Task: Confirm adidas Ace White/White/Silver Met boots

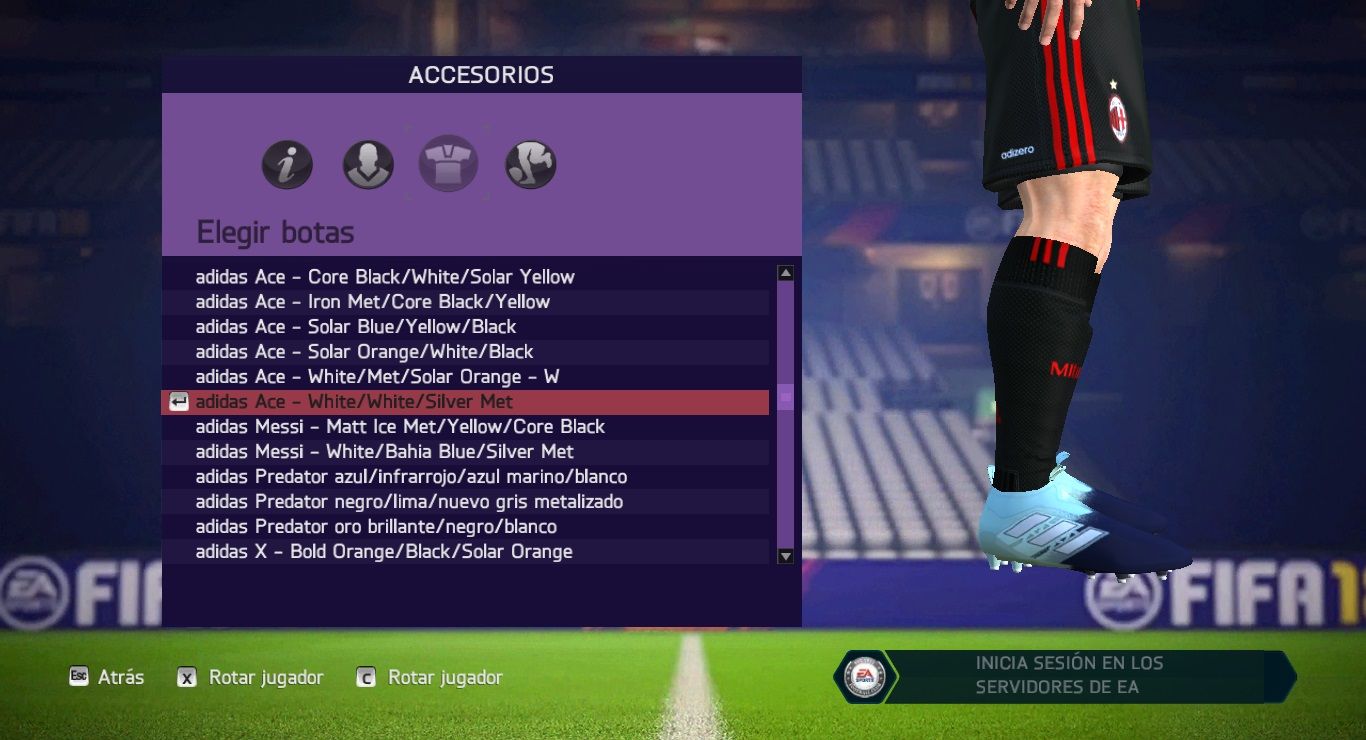Action: point(354,402)
